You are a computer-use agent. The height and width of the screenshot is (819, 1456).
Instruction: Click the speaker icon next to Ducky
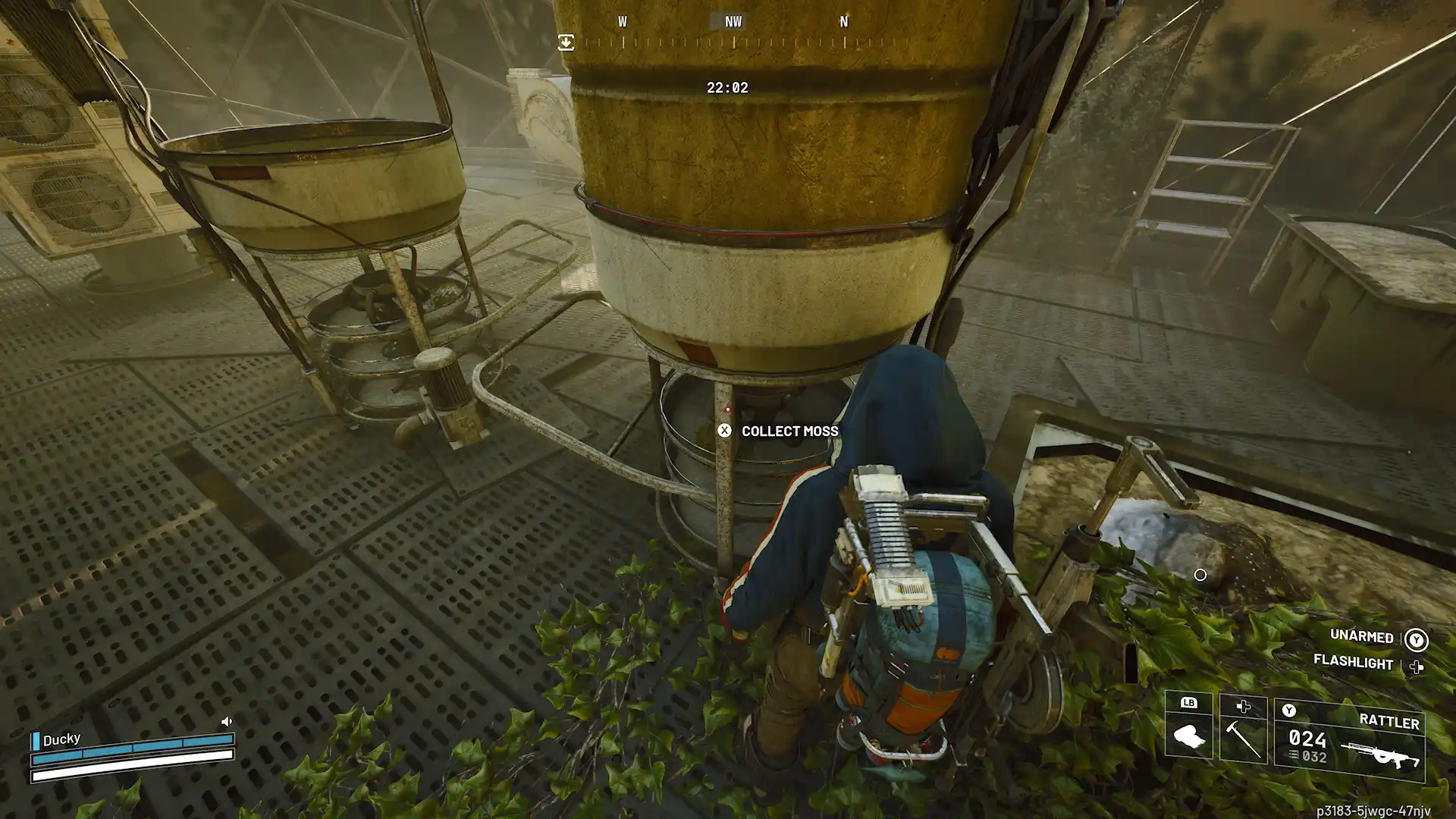click(x=226, y=721)
